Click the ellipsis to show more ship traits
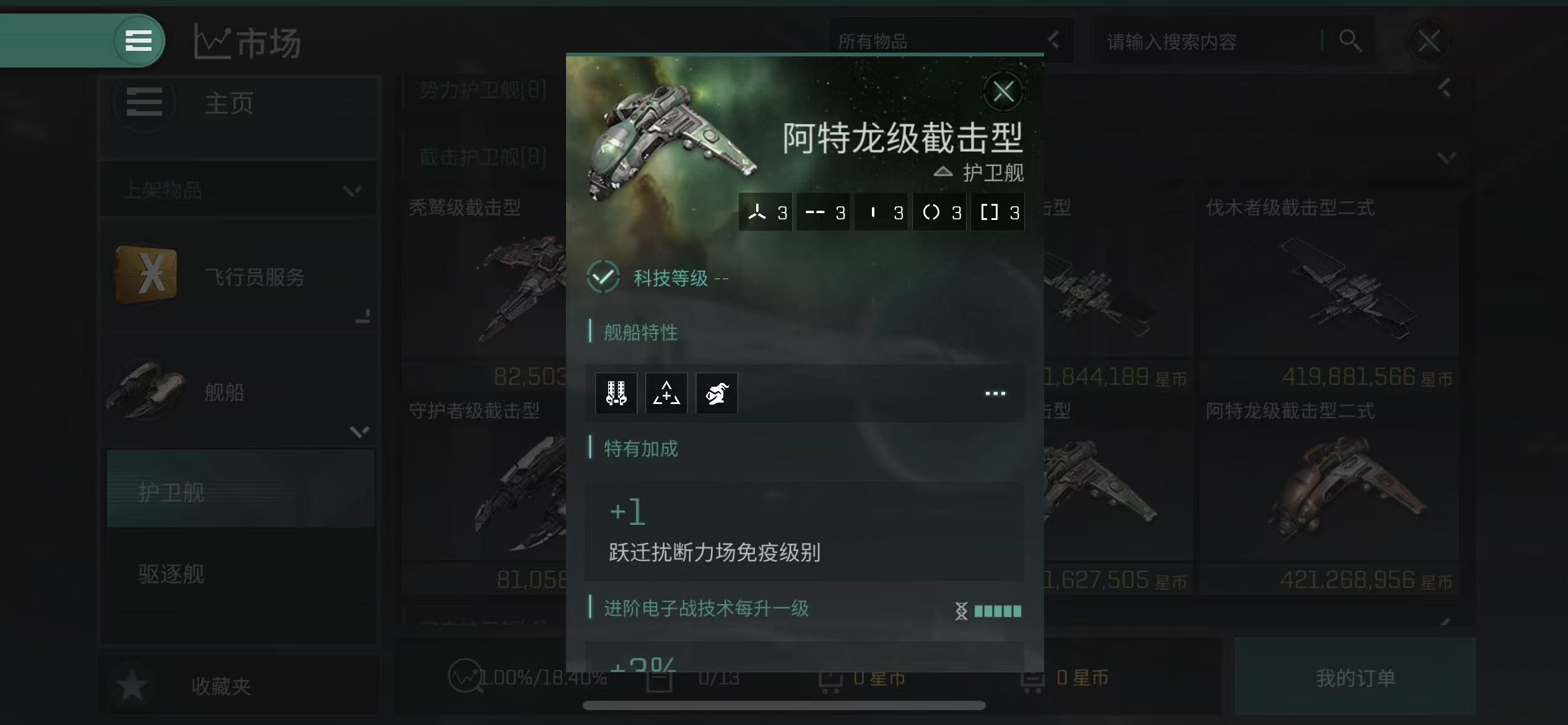Screen dimensions: 1568x725 (995, 393)
